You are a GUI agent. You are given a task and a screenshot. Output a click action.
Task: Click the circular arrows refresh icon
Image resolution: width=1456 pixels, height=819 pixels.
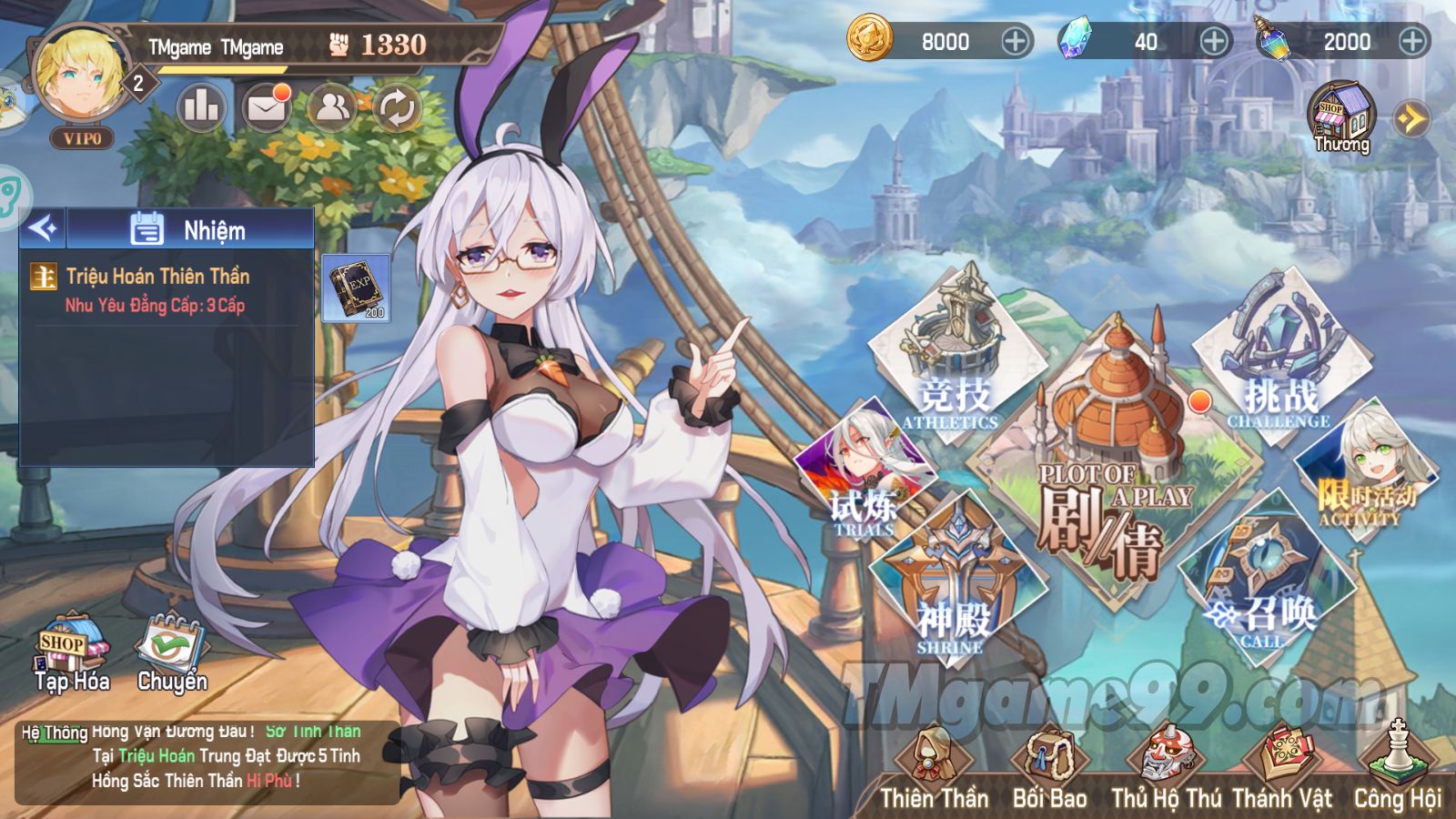(x=397, y=109)
